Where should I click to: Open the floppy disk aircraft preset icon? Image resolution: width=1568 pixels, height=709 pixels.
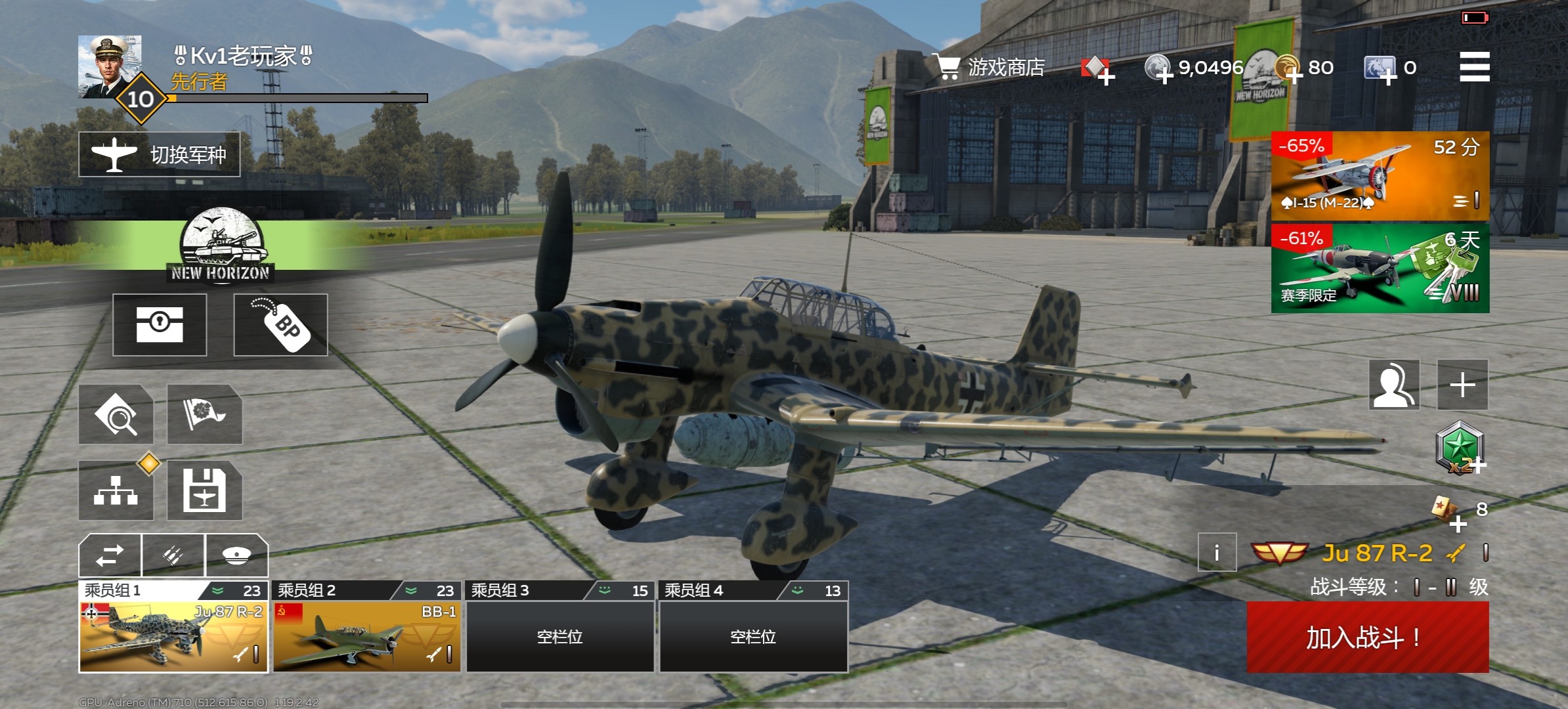click(204, 490)
